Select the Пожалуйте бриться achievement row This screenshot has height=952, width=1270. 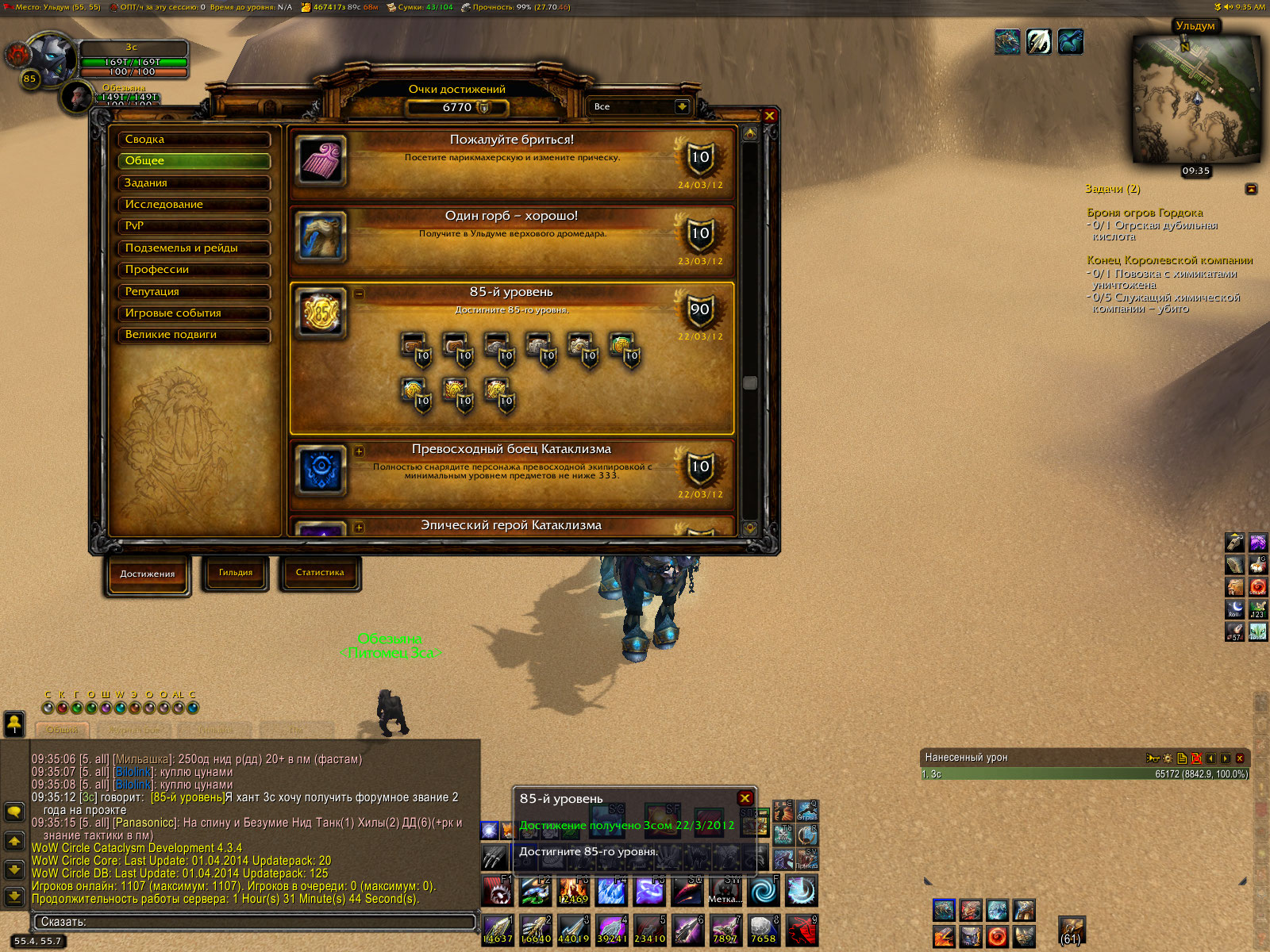tap(512, 163)
